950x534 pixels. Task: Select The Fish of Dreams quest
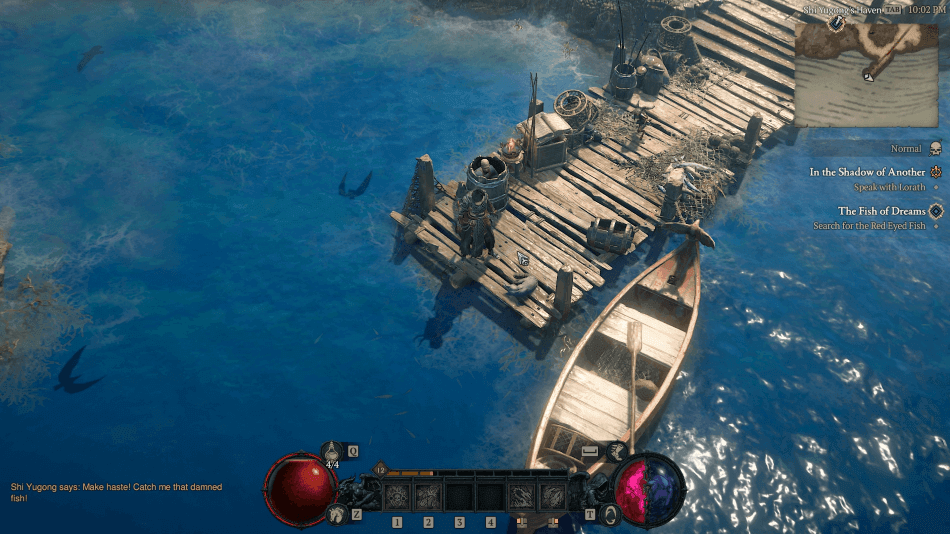coord(881,211)
